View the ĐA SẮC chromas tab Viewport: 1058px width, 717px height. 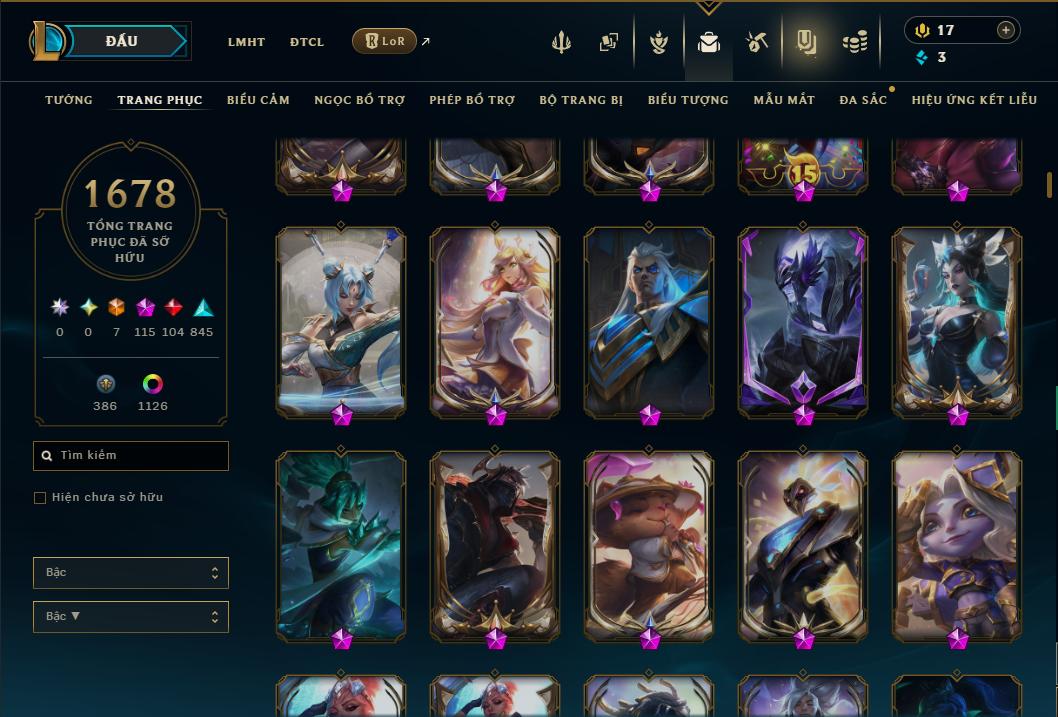863,100
